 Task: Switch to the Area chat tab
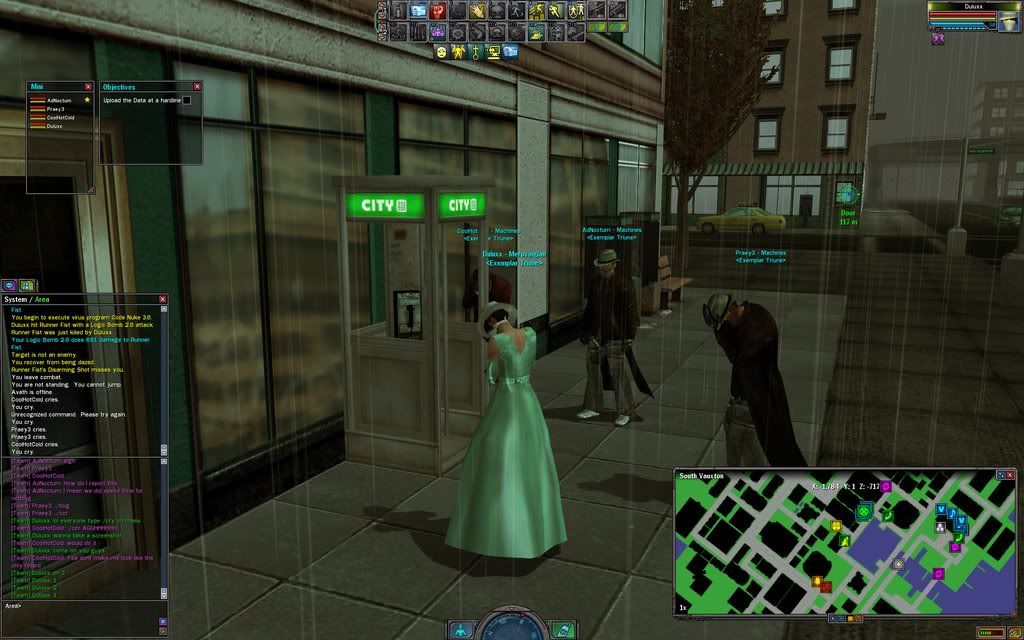point(42,299)
